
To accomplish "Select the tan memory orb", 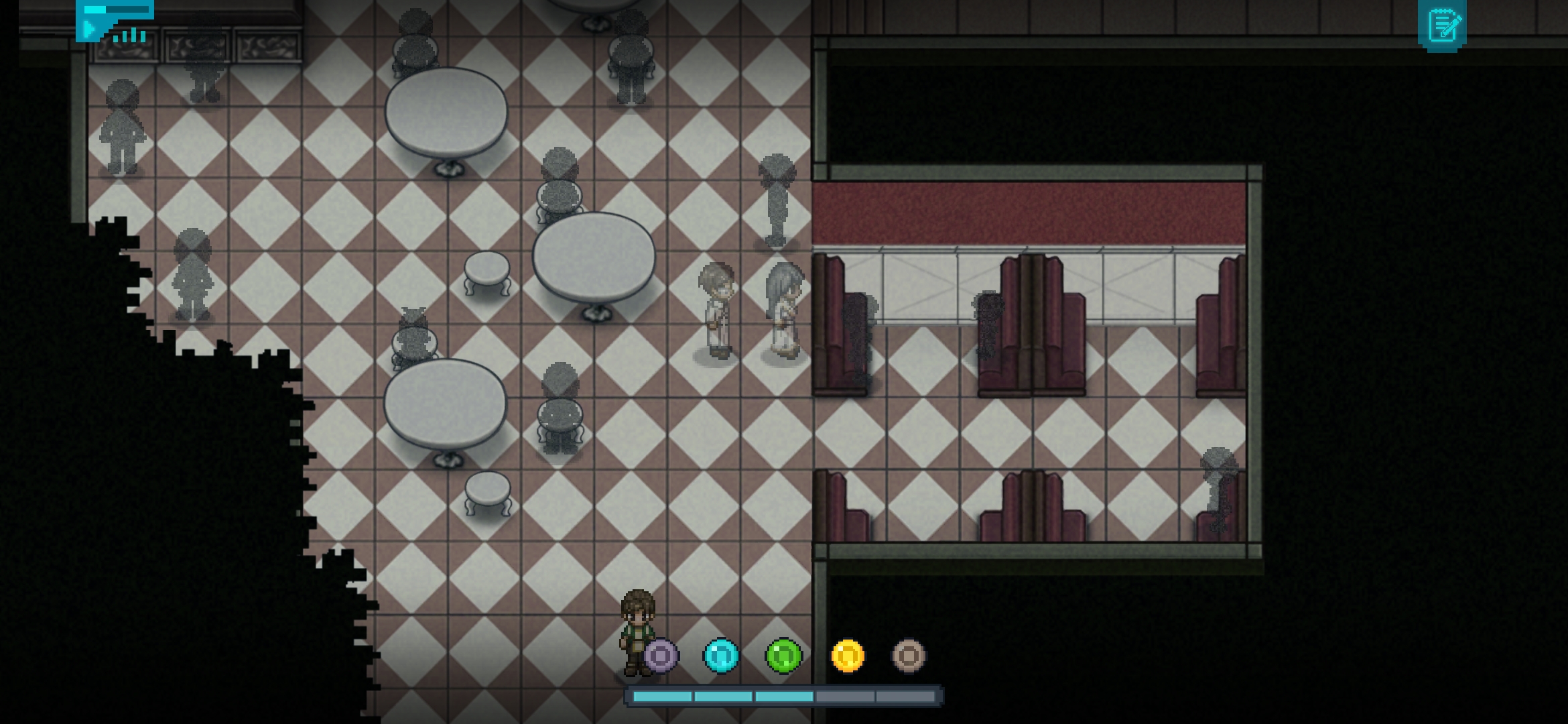I will pos(909,655).
